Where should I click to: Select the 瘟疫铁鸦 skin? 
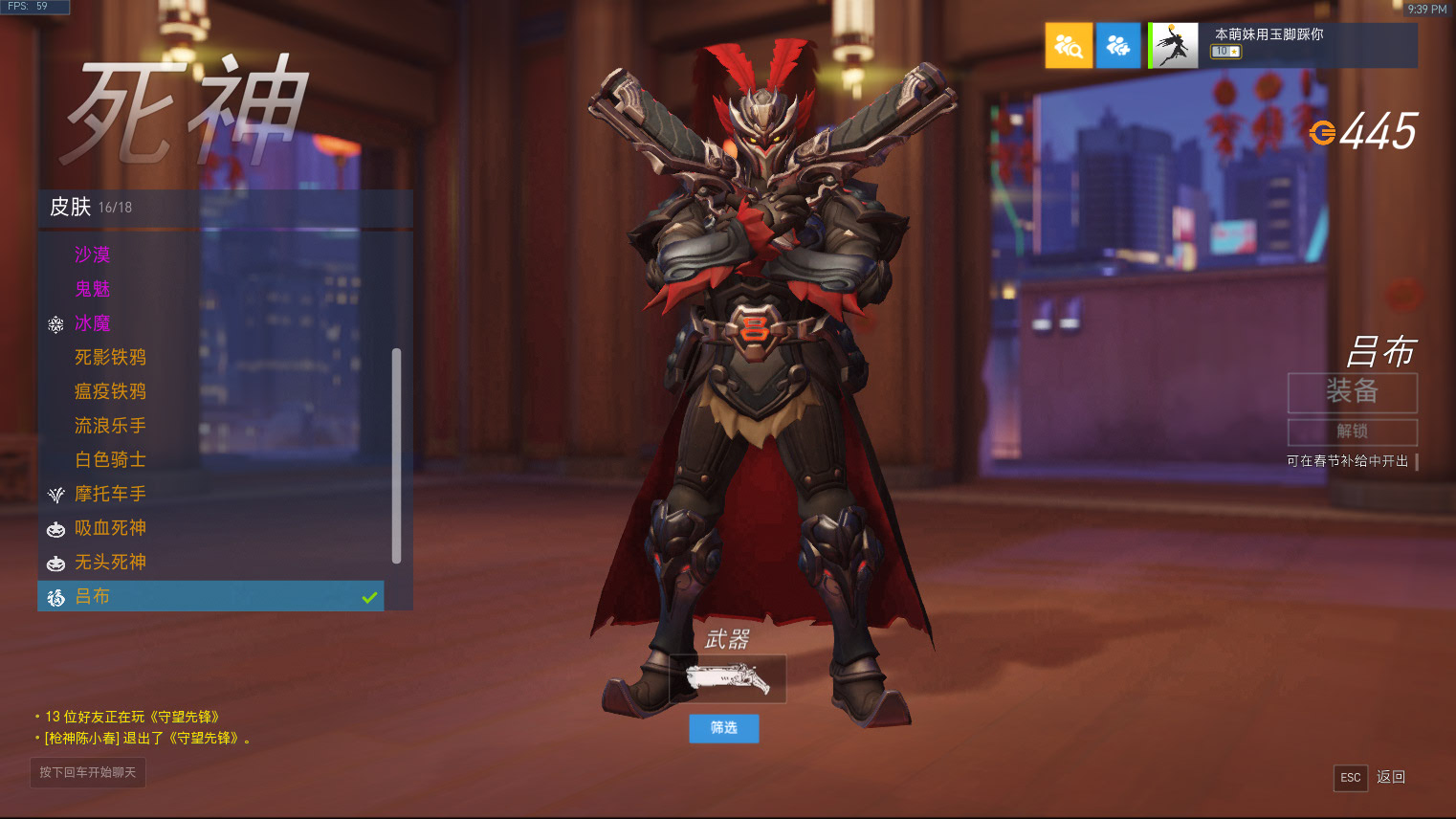110,391
